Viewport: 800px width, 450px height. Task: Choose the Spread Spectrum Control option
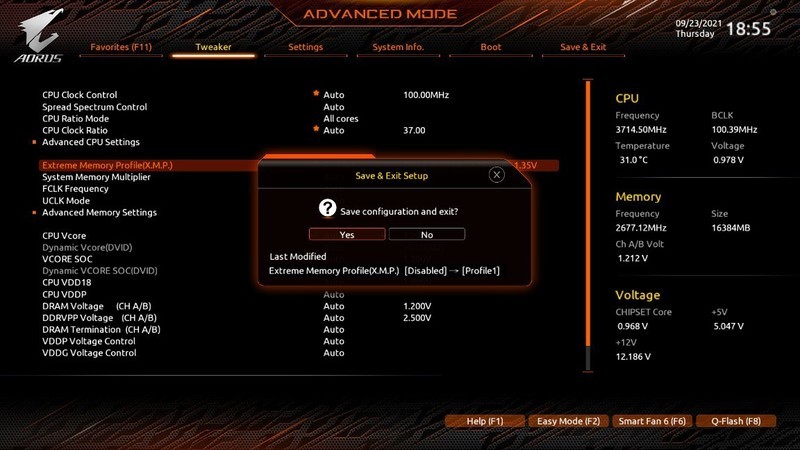pos(95,107)
